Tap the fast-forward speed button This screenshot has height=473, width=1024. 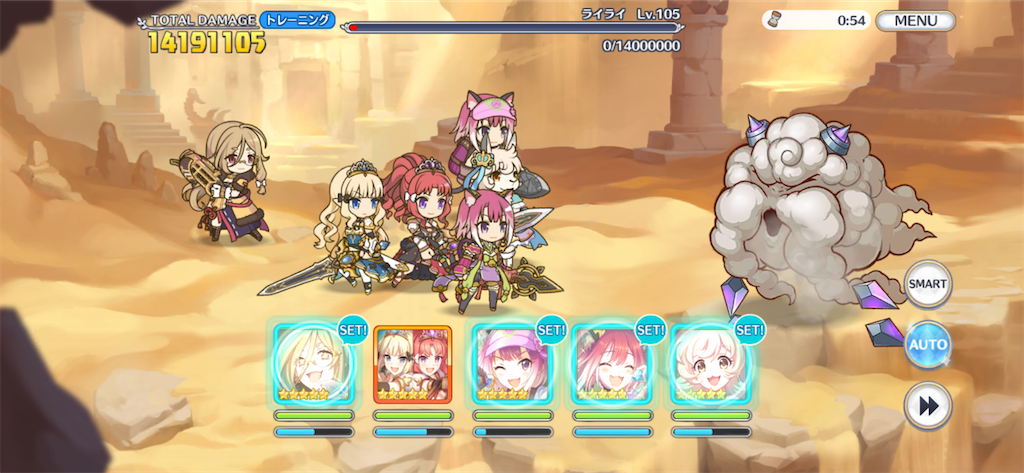[927, 406]
